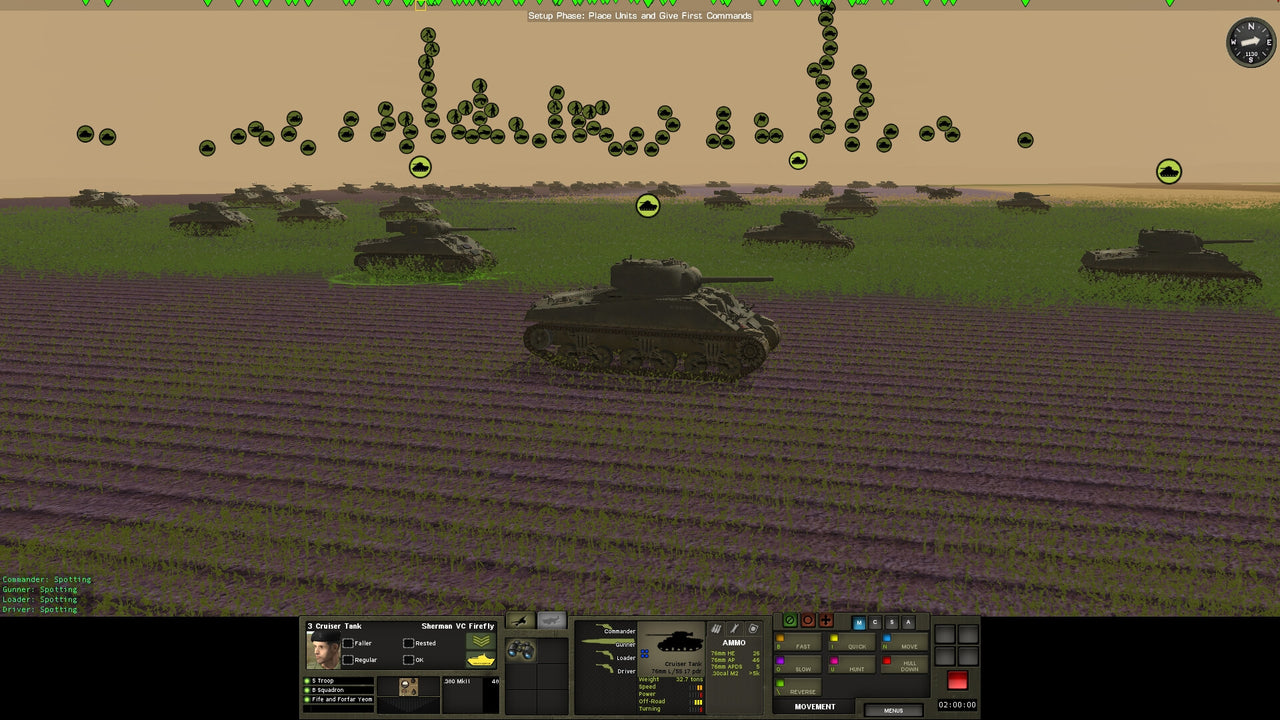Toggle the Faller checkbox

(349, 643)
